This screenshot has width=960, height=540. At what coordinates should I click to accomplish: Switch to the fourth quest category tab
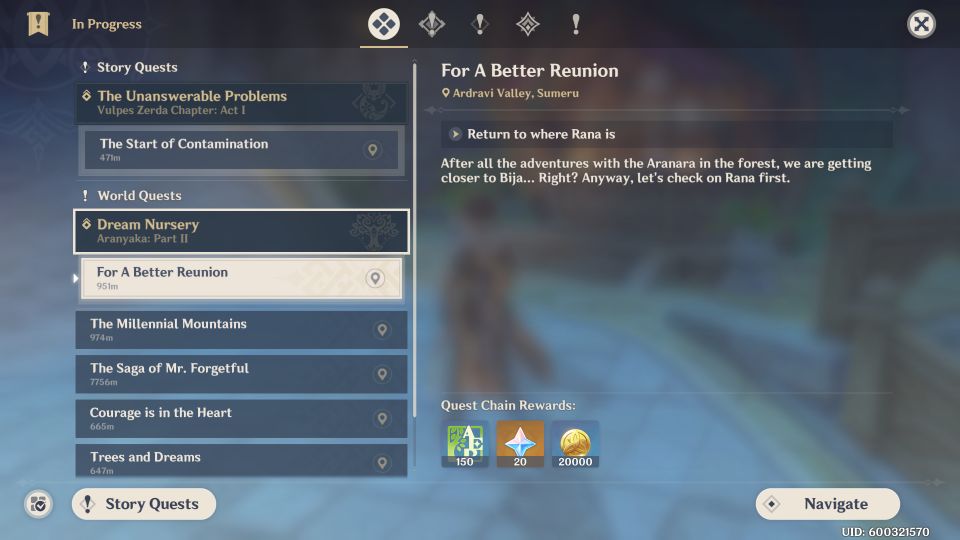pos(527,24)
